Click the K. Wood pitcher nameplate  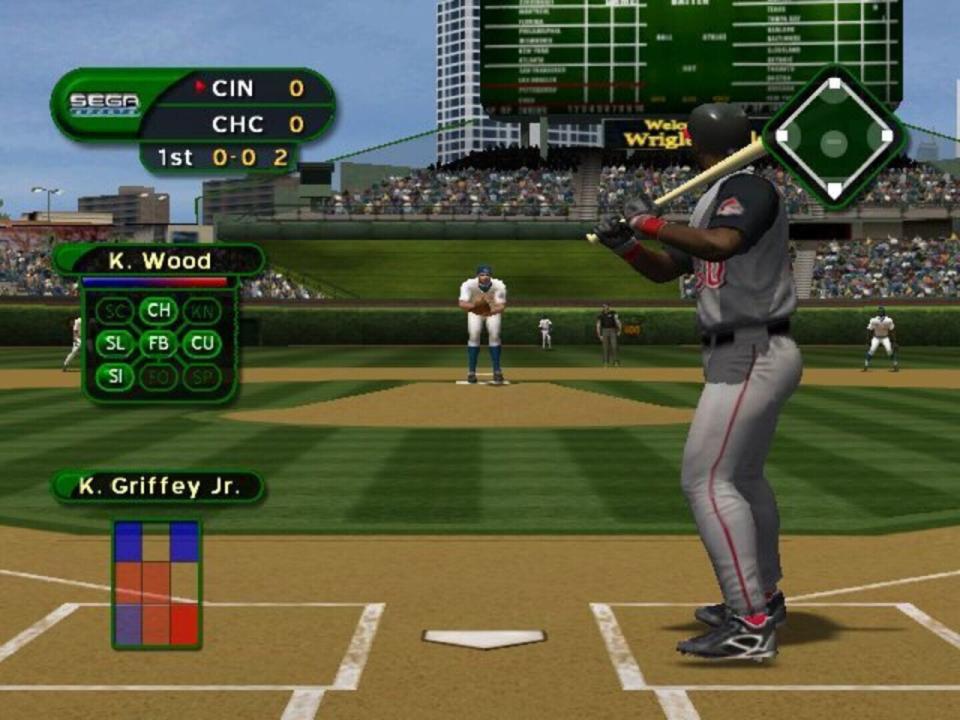(160, 261)
